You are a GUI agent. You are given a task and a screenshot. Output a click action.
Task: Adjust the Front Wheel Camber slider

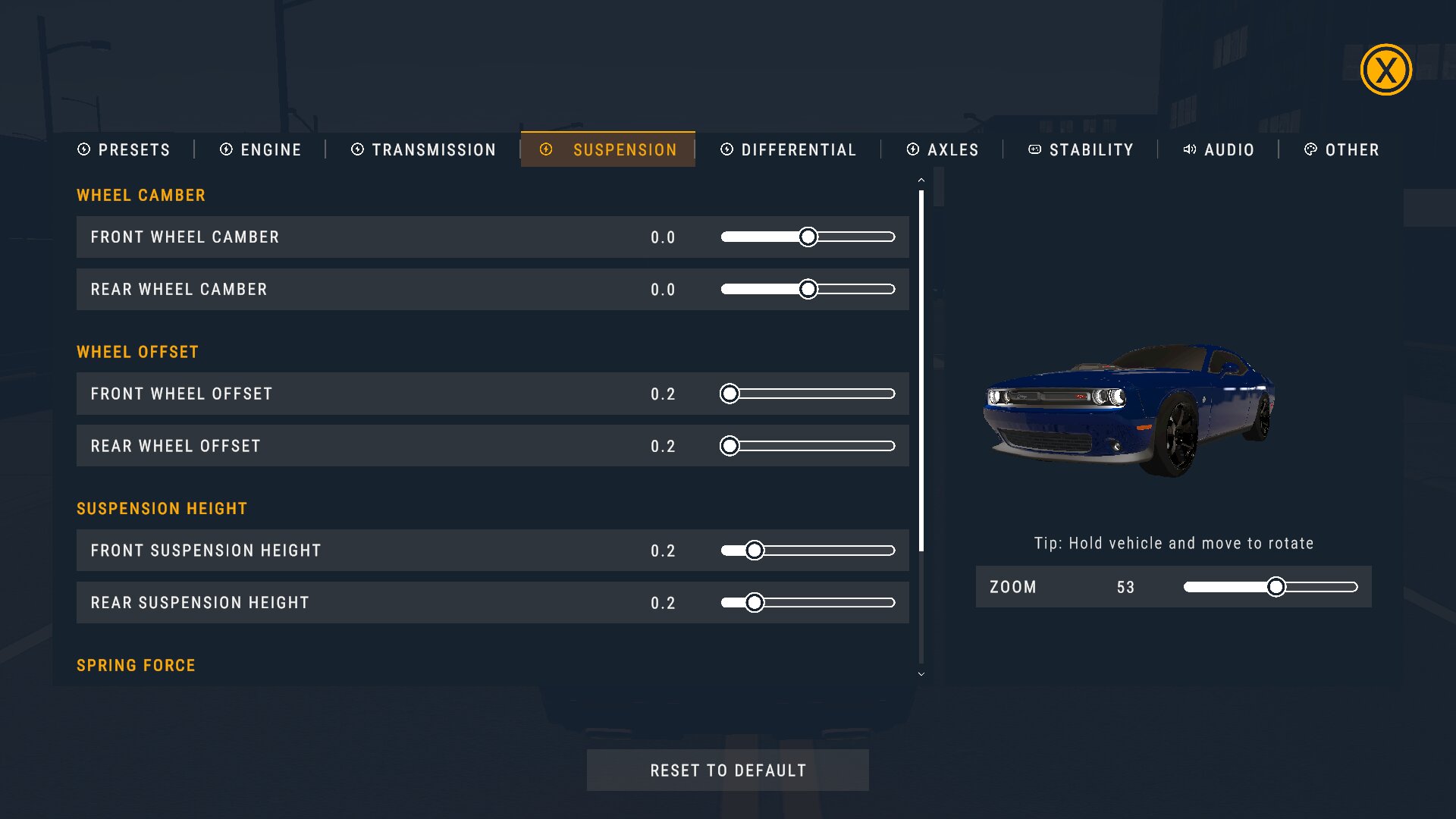coord(808,237)
